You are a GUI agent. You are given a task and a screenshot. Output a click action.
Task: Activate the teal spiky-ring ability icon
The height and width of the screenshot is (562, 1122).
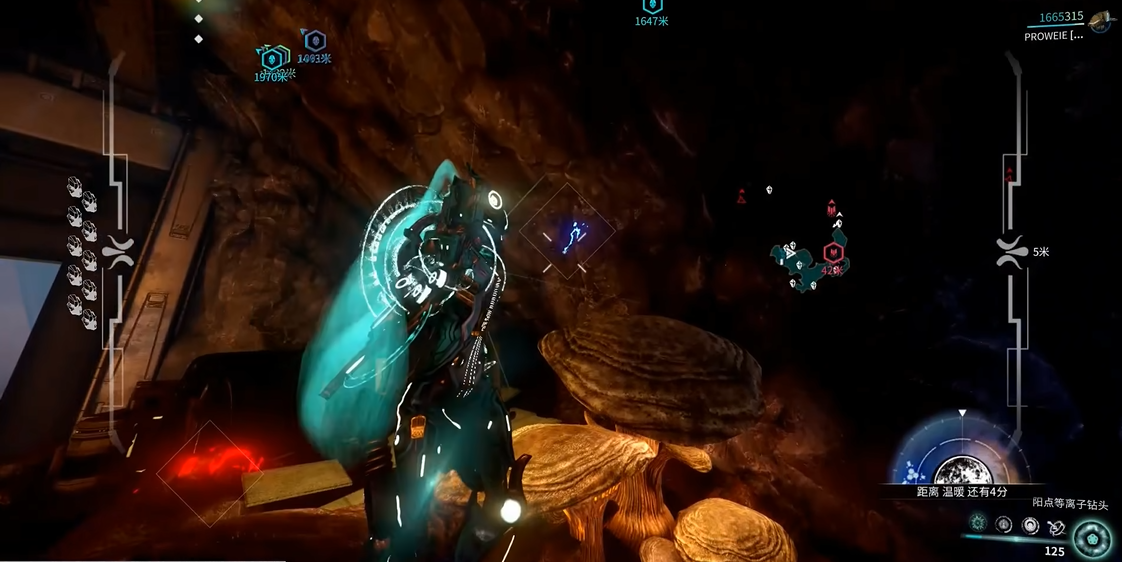click(x=978, y=523)
